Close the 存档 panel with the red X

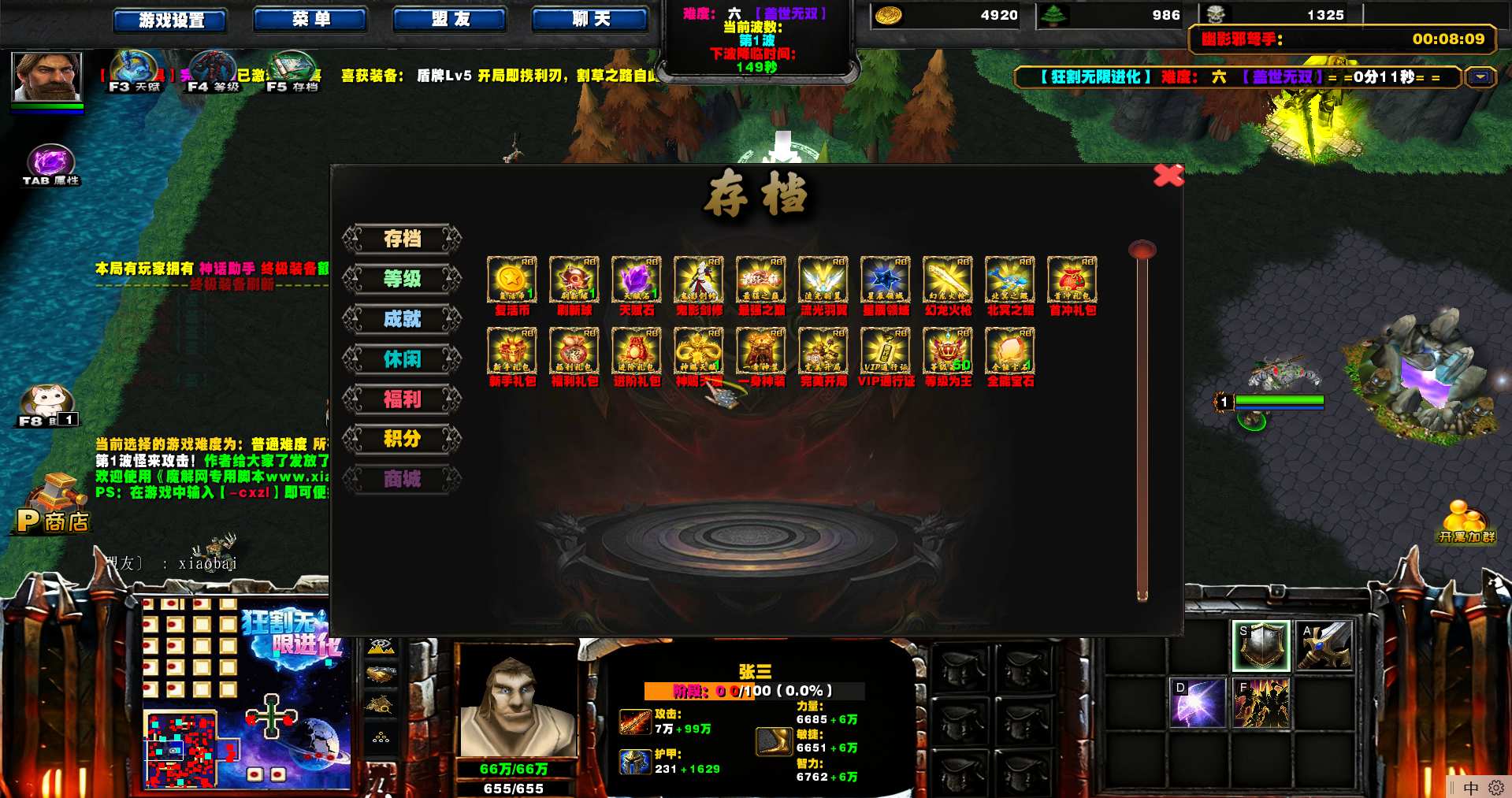tap(1168, 175)
